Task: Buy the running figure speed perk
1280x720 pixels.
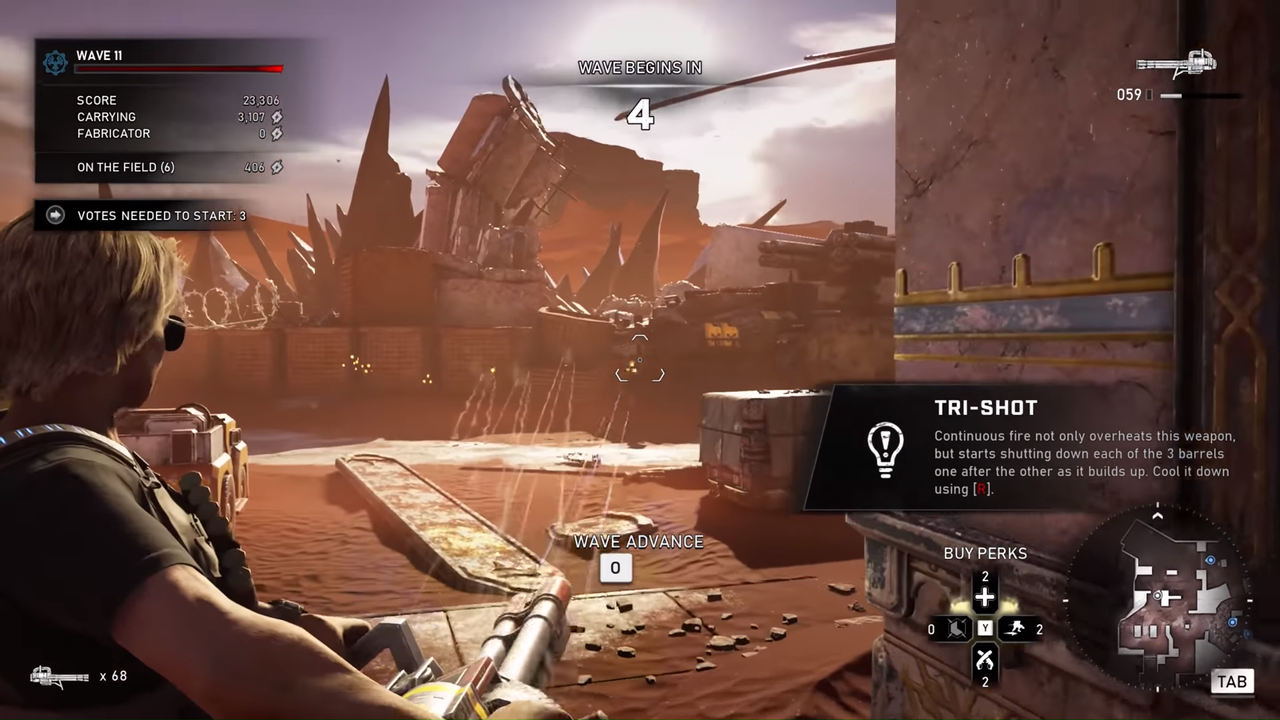Action: 1015,629
